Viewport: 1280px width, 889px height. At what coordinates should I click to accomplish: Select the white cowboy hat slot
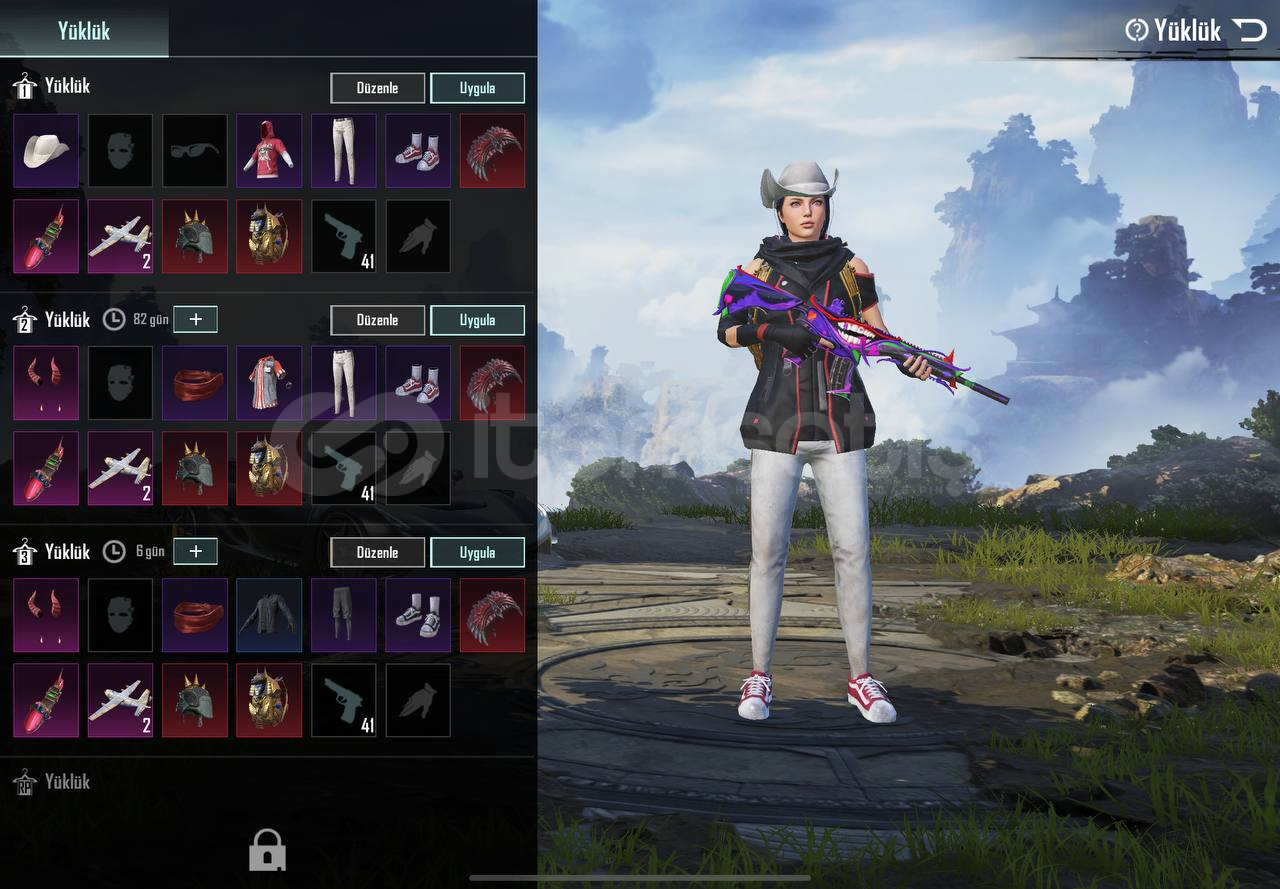pyautogui.click(x=46, y=150)
